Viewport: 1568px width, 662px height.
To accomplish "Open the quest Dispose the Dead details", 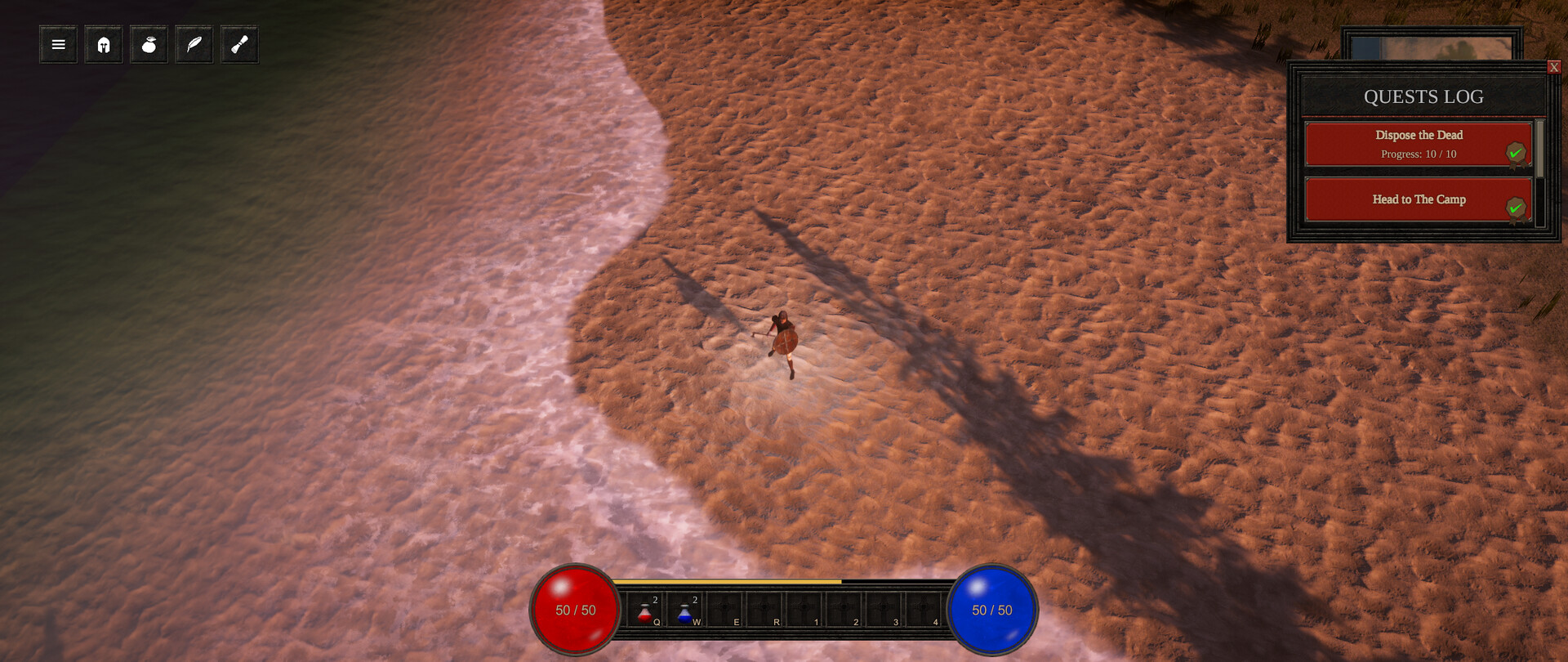I will [1419, 135].
